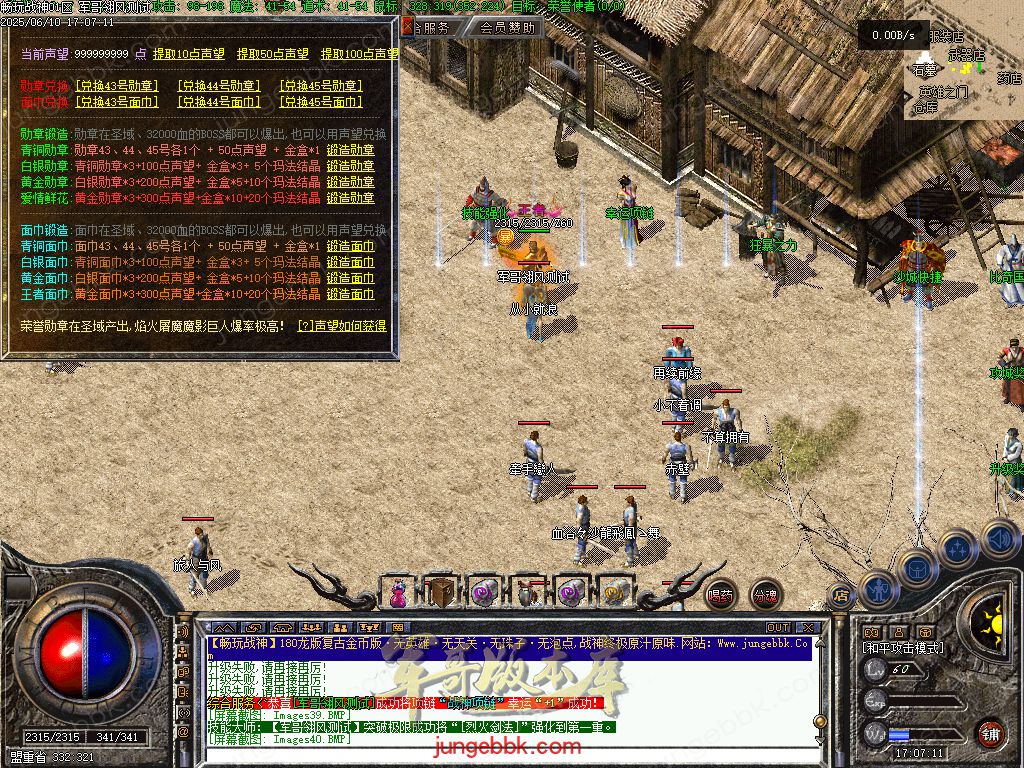The width and height of the screenshot is (1024, 768).
Task: Click the Drink Potion (喝药) round button
Action: pos(720,594)
